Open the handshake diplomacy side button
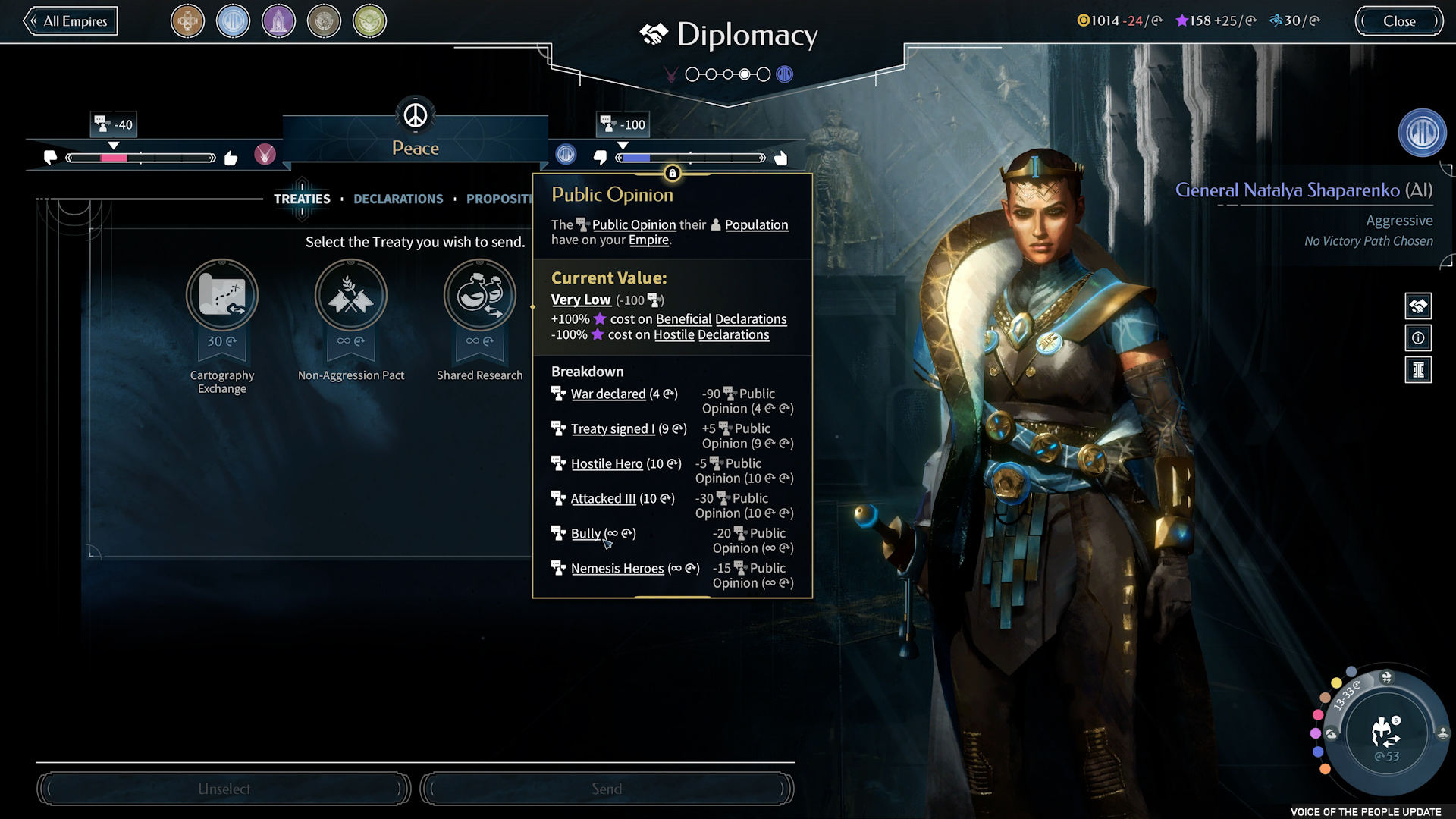 click(x=1418, y=306)
